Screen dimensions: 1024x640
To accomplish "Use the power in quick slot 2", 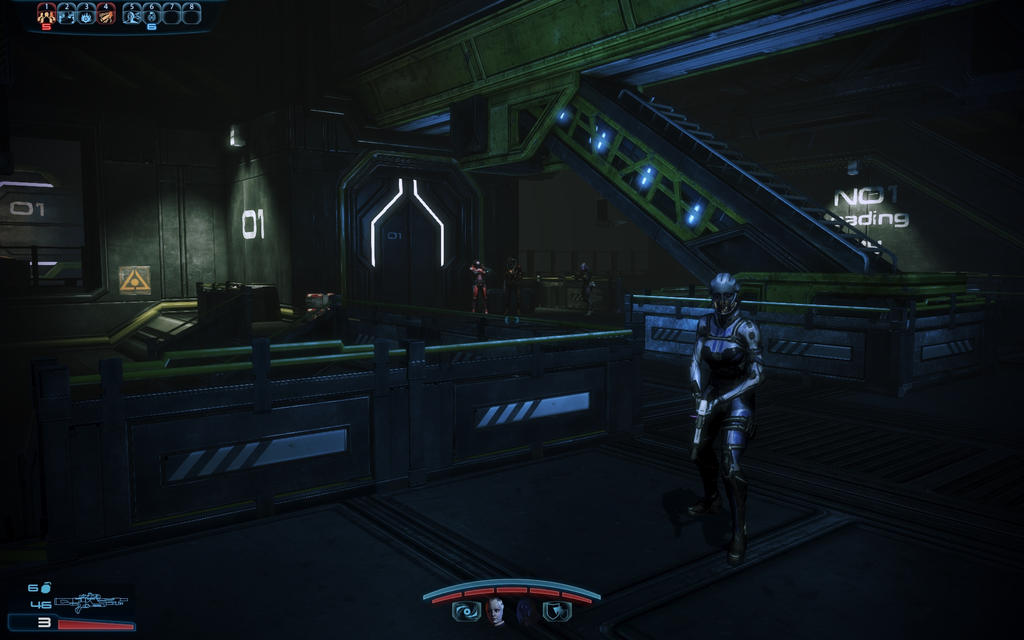I will pyautogui.click(x=67, y=14).
